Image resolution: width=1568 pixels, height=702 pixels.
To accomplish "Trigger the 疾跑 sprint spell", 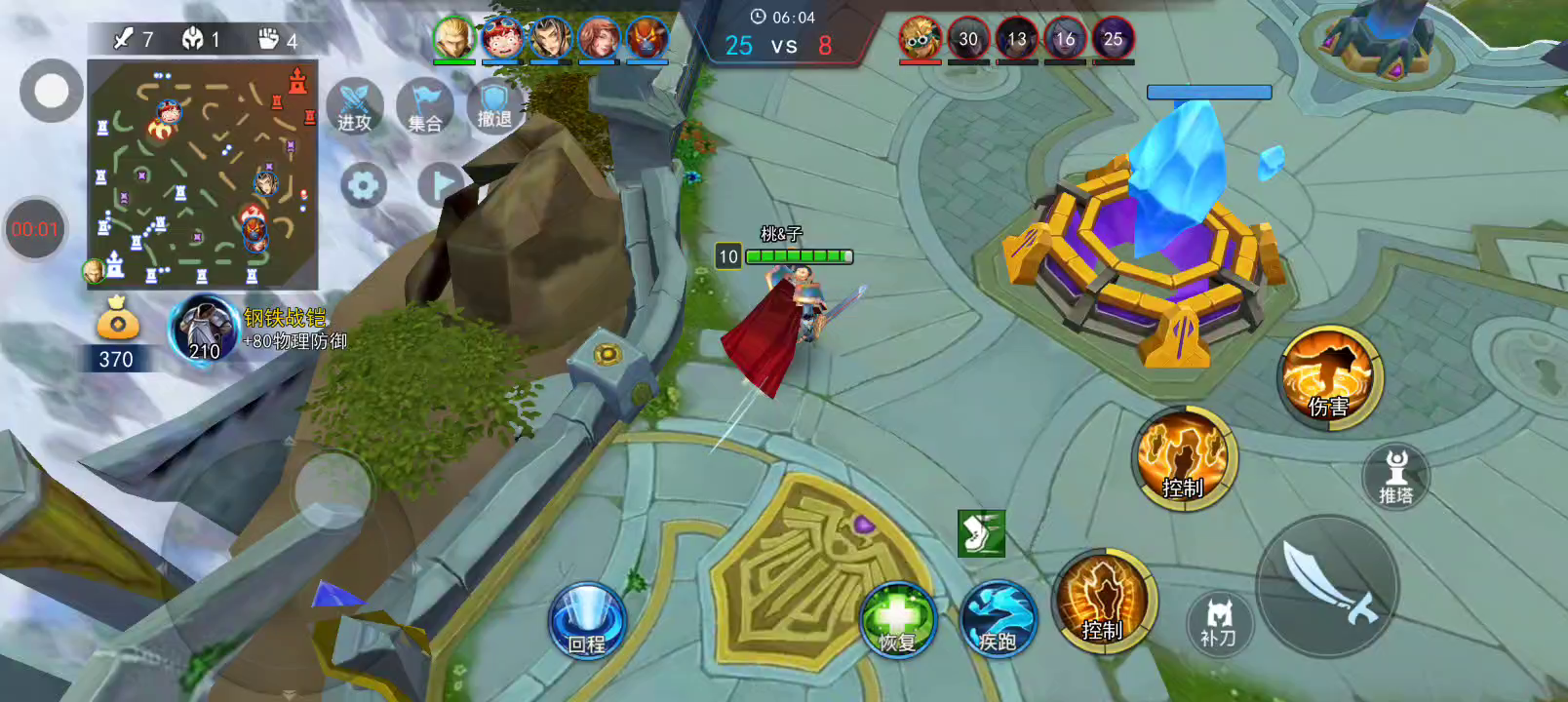I will [x=998, y=620].
